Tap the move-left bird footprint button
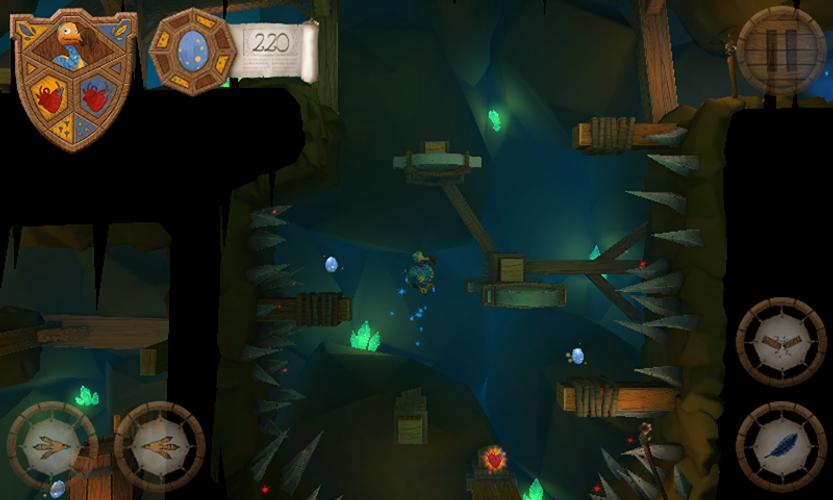 click(52, 446)
